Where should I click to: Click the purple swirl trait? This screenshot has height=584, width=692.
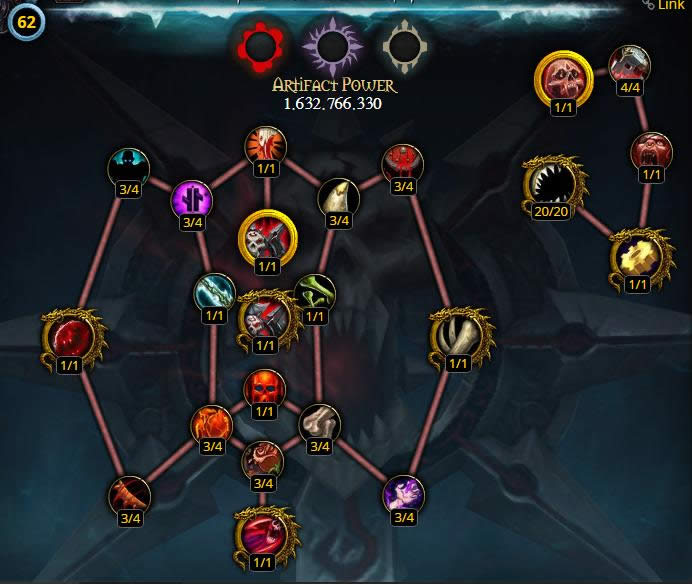(x=403, y=495)
